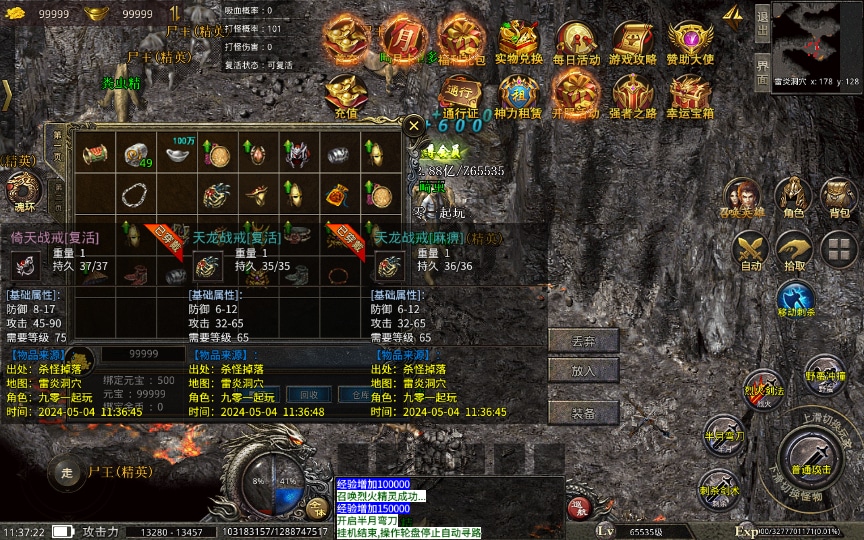Open the 游戏攻略 game guide icon
This screenshot has height=540, width=864.
tap(633, 40)
